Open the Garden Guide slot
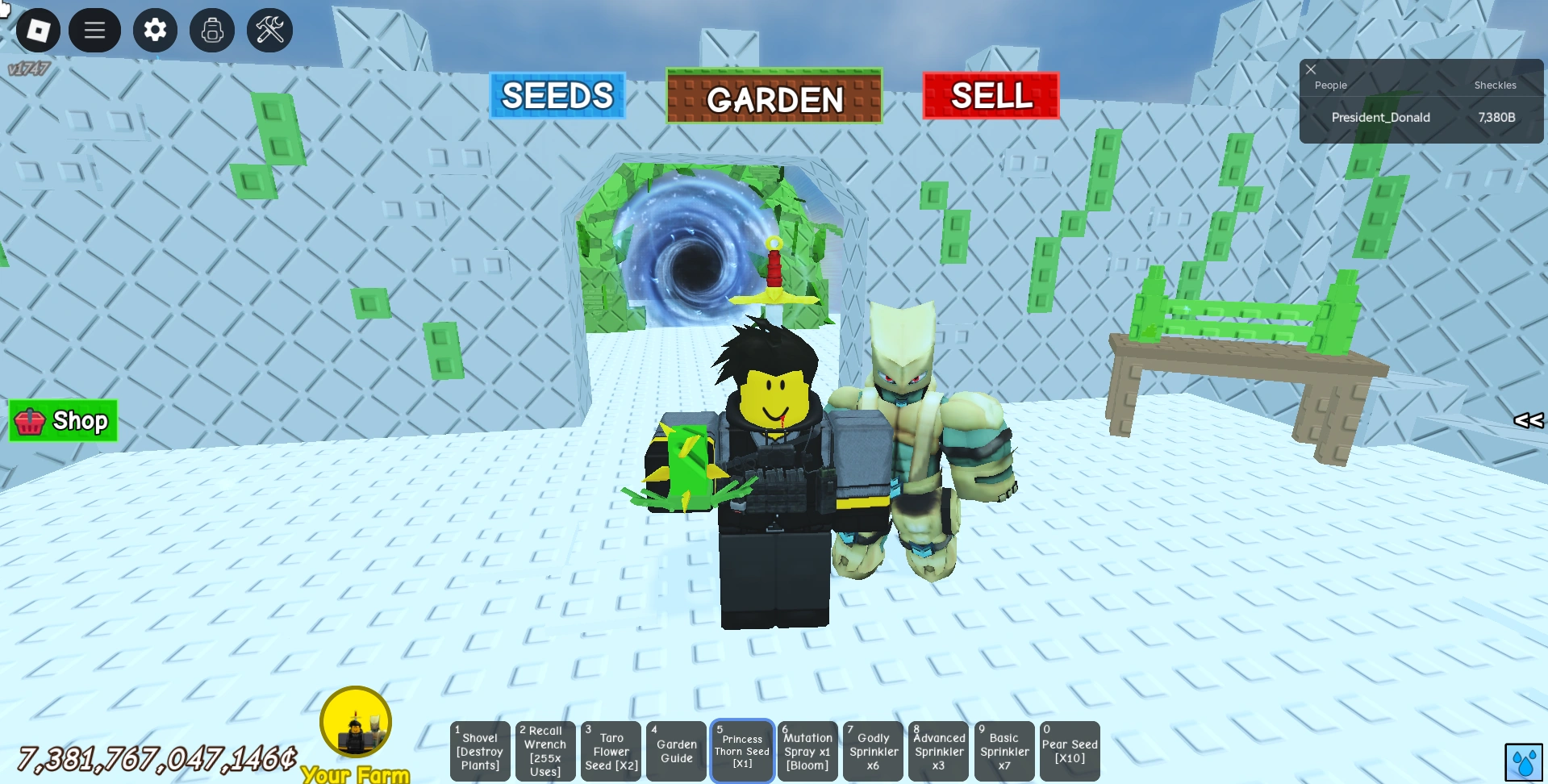This screenshot has height=784, width=1548. click(676, 751)
